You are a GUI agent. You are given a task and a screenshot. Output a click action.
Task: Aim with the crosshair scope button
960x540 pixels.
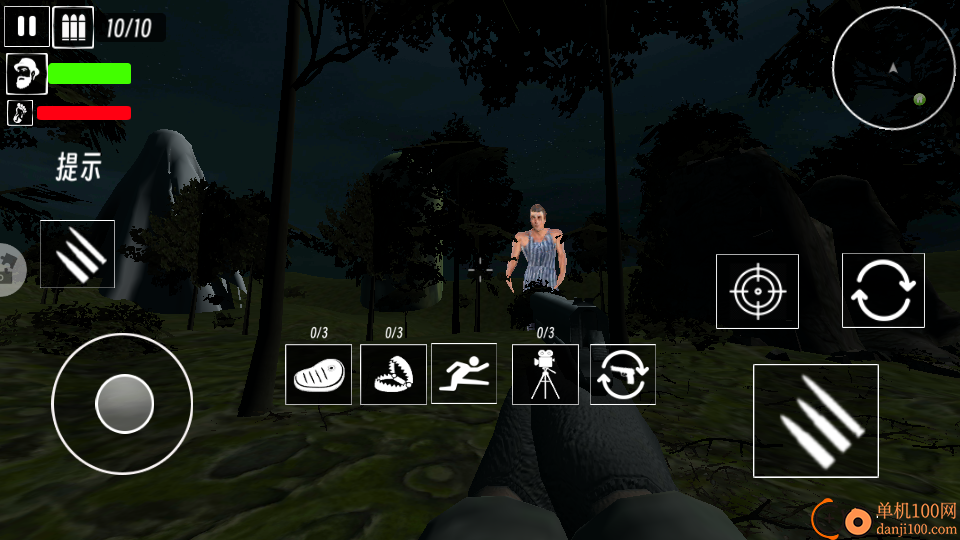click(757, 291)
